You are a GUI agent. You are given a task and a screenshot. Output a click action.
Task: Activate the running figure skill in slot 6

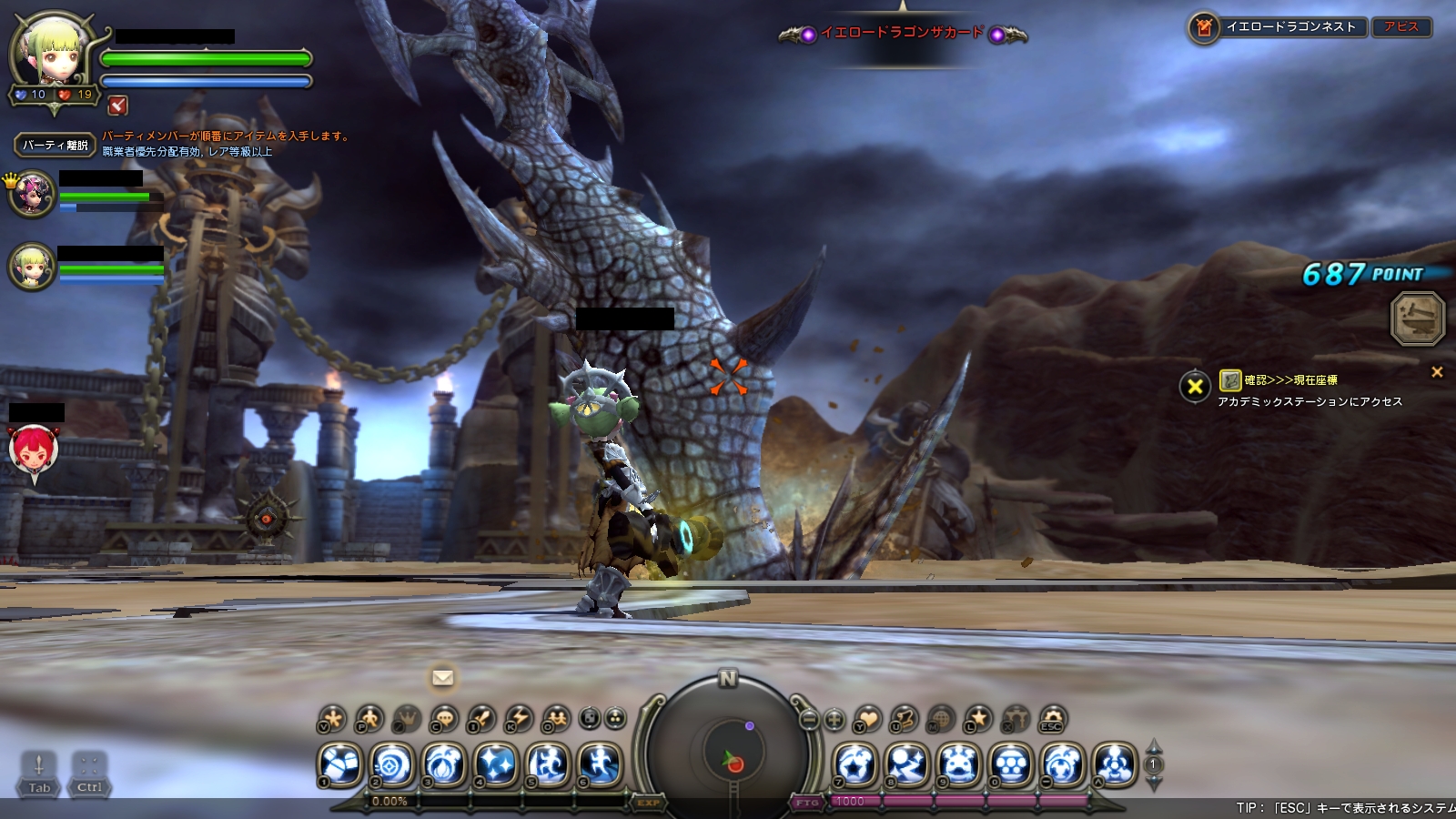point(601,764)
